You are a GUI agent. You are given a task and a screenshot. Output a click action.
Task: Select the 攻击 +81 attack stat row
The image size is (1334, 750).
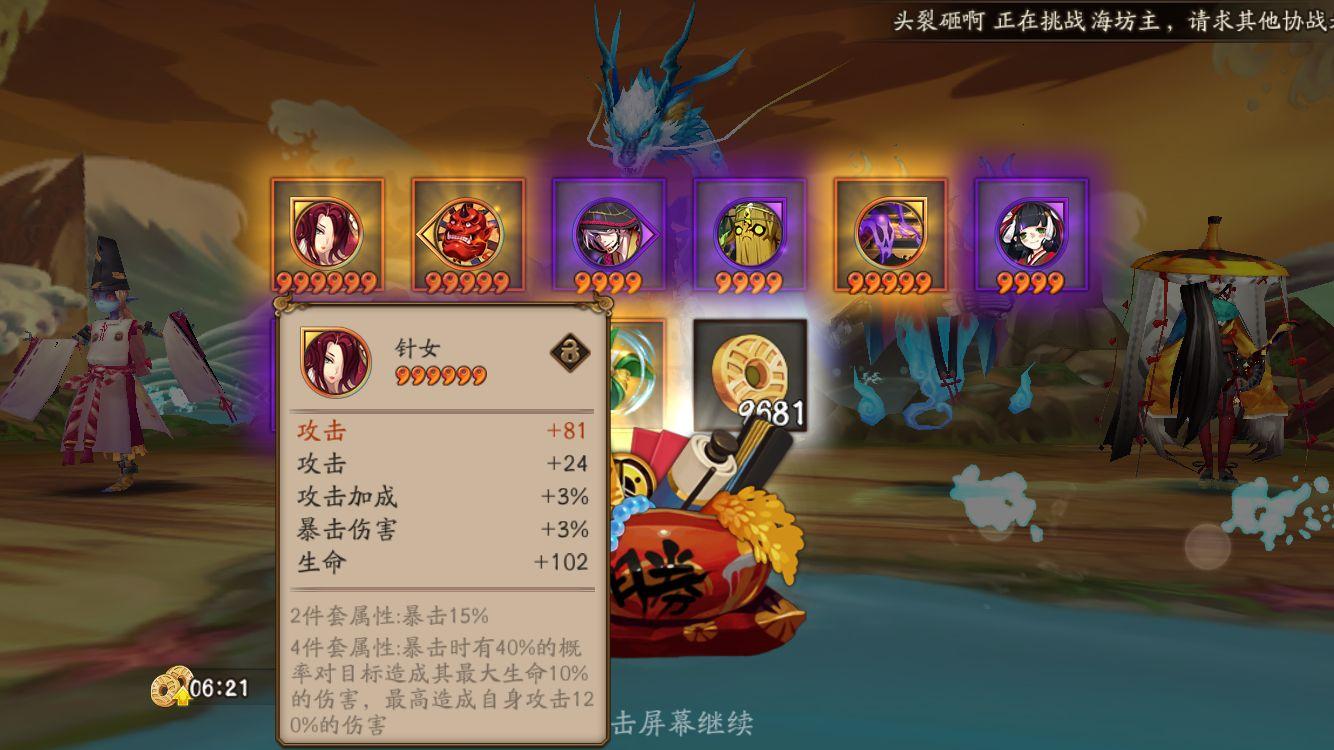pos(440,430)
